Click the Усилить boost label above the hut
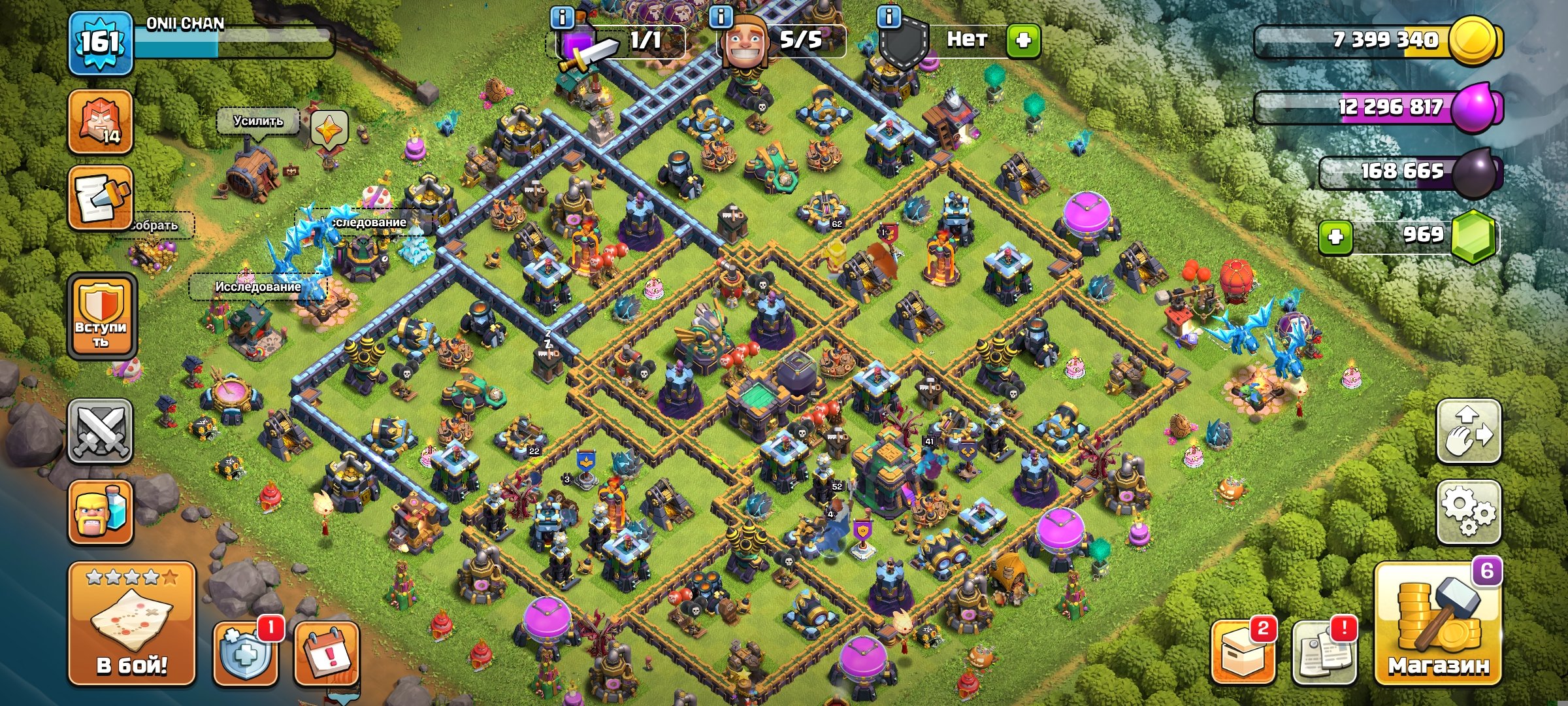 [x=257, y=122]
